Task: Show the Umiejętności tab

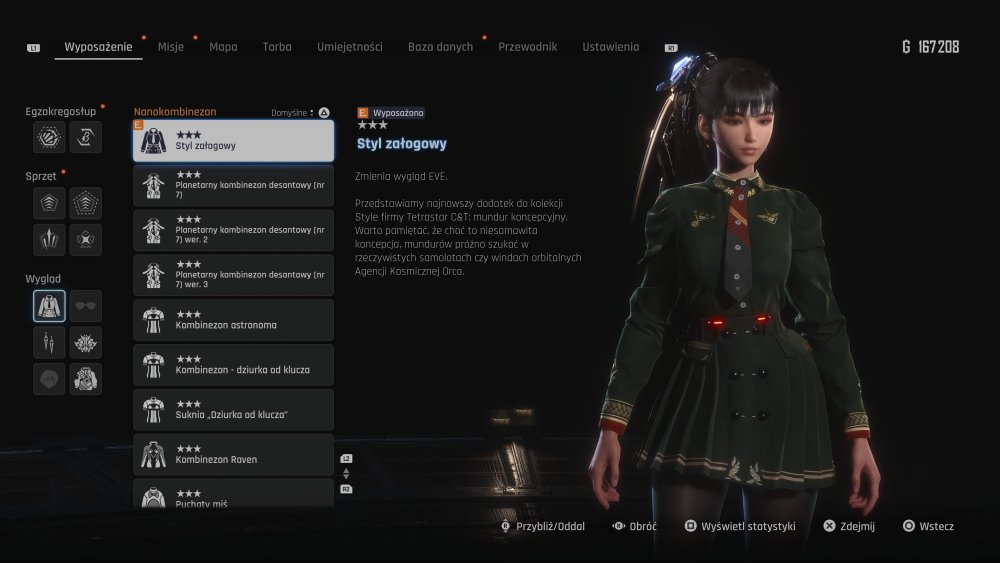Action: click(349, 47)
